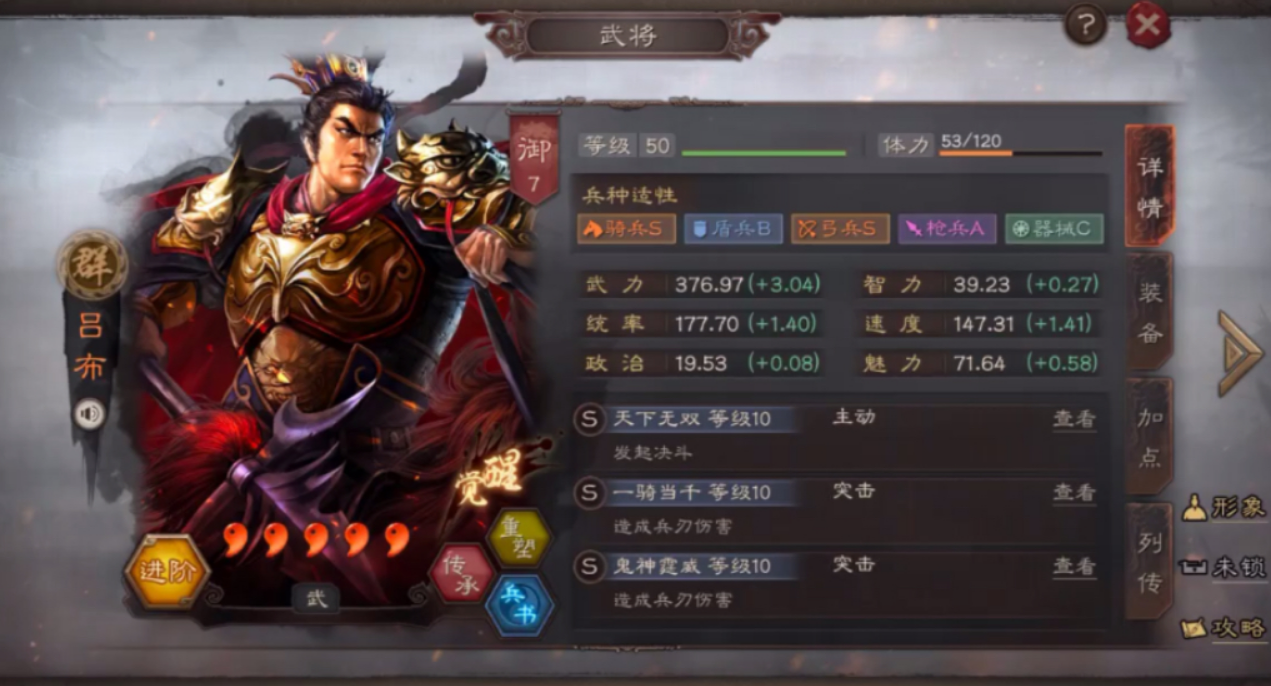Open the 传承 inherit button
The image size is (1271, 686).
pos(461,574)
